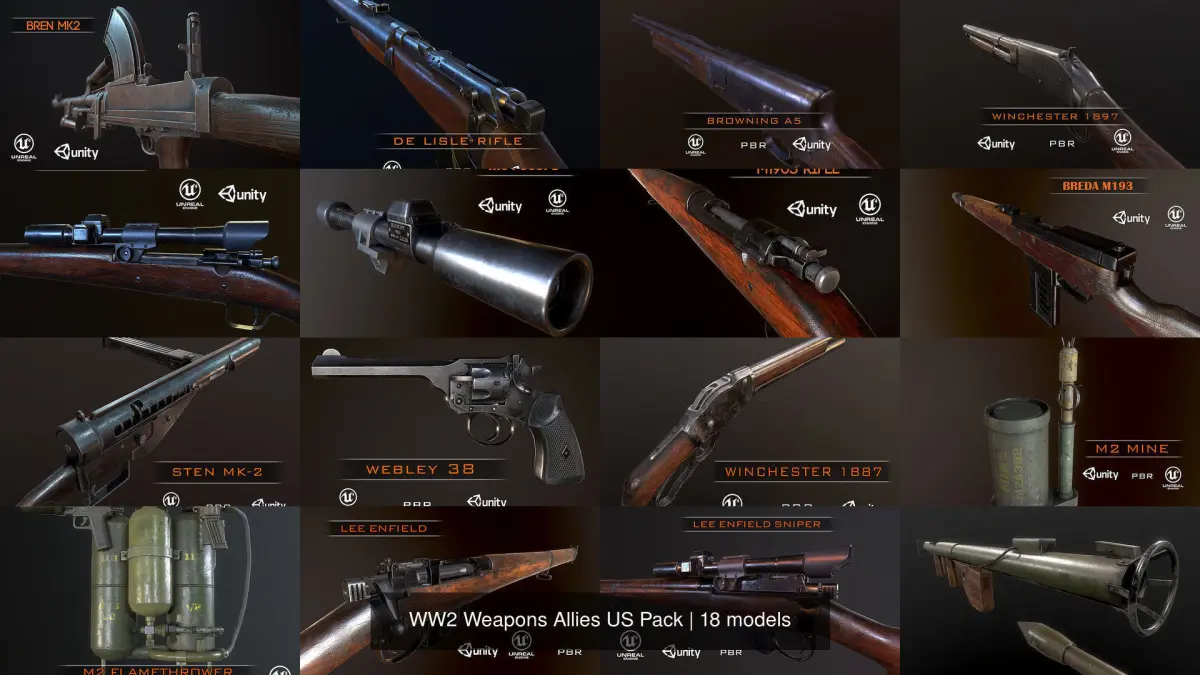Open the Bren MK2 thumbnail
The width and height of the screenshot is (1200, 675).
(150, 84)
